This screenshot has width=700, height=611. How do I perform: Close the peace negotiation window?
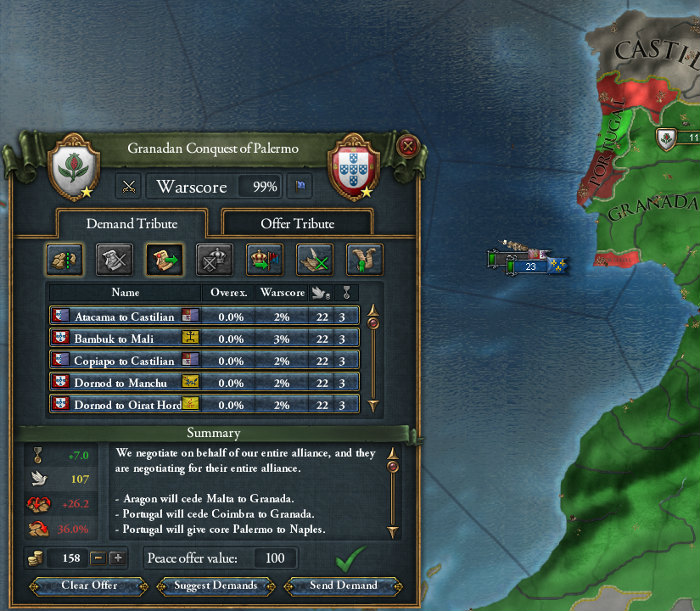pyautogui.click(x=406, y=147)
